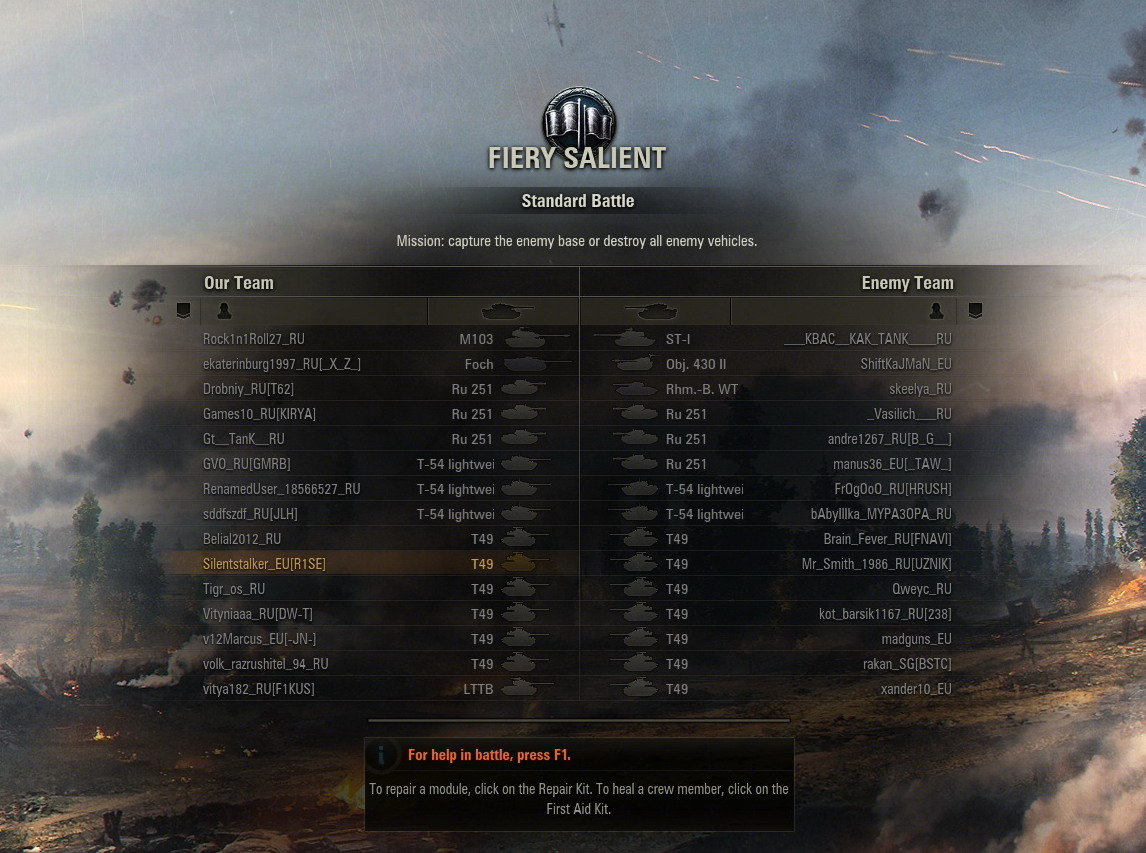Click v12Marcus_EU[-JN-] player entry
This screenshot has width=1146, height=853.
[x=260, y=639]
